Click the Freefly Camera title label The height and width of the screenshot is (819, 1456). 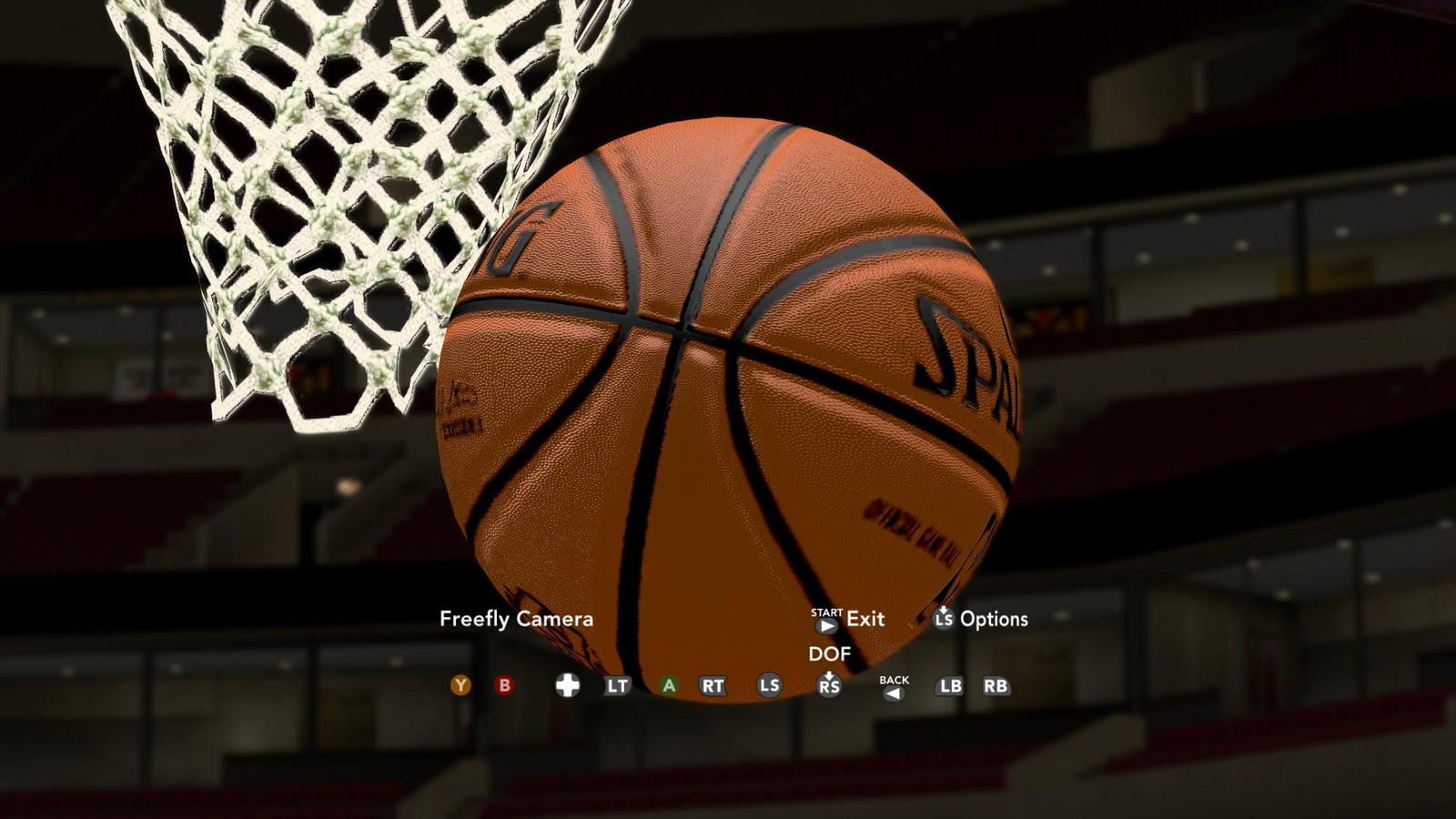tap(515, 620)
